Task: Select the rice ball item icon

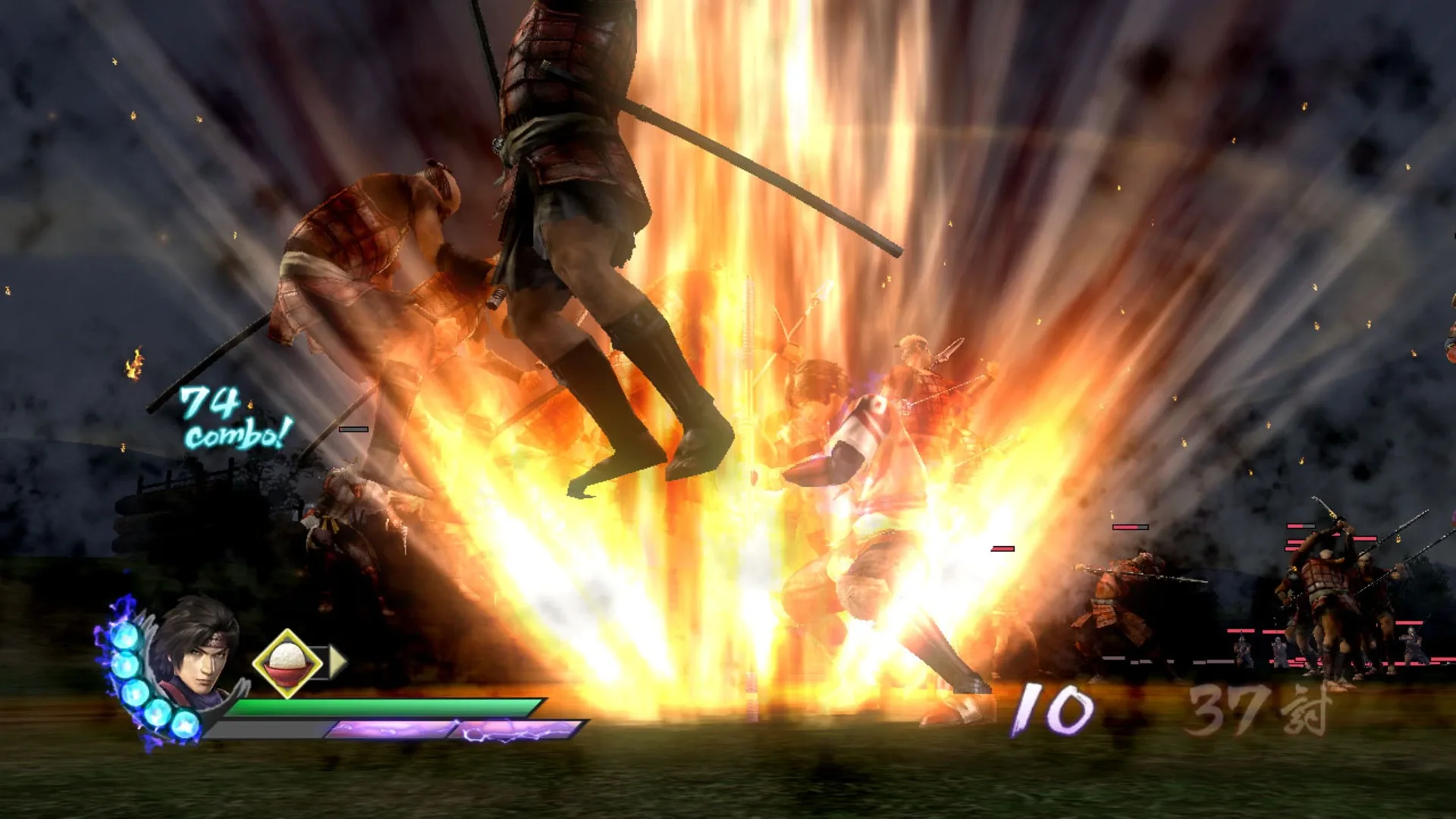Action: click(x=287, y=662)
